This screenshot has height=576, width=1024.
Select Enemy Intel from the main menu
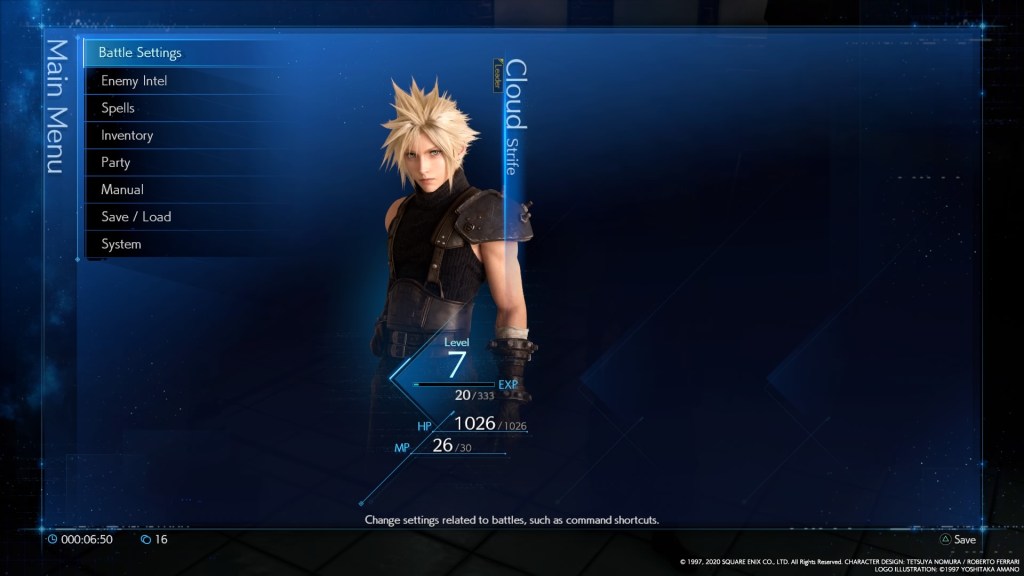click(x=134, y=81)
